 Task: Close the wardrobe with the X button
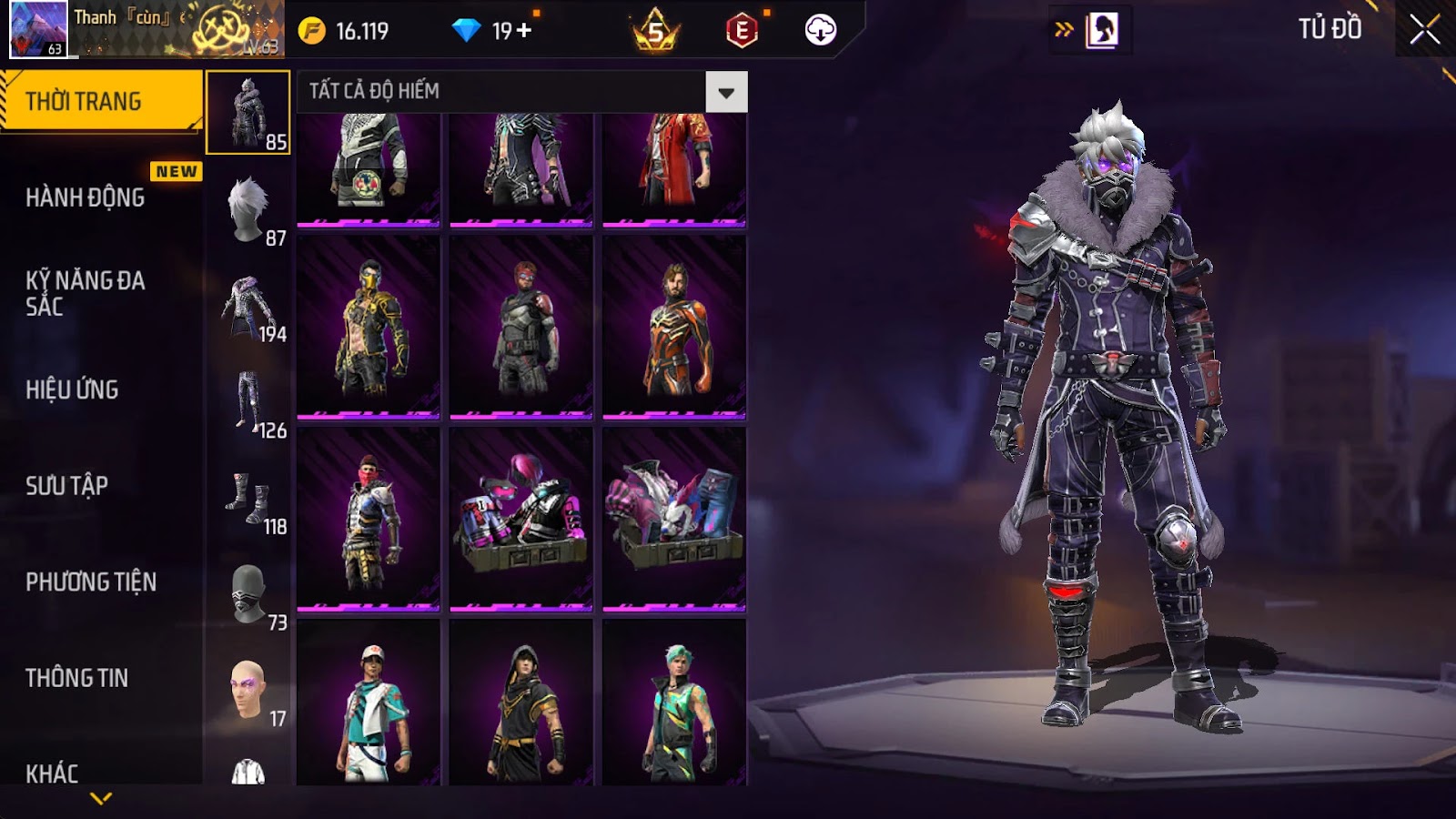1424,30
